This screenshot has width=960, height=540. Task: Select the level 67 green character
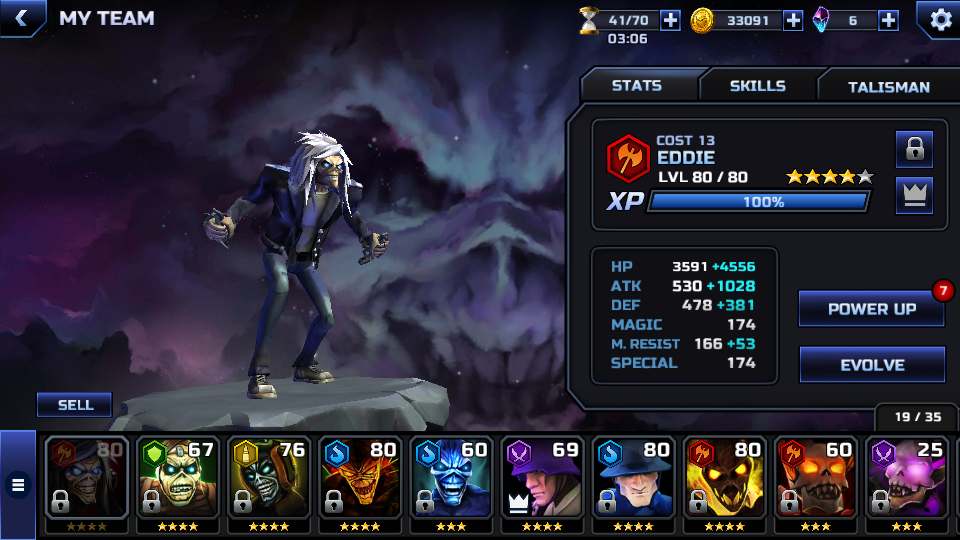177,478
